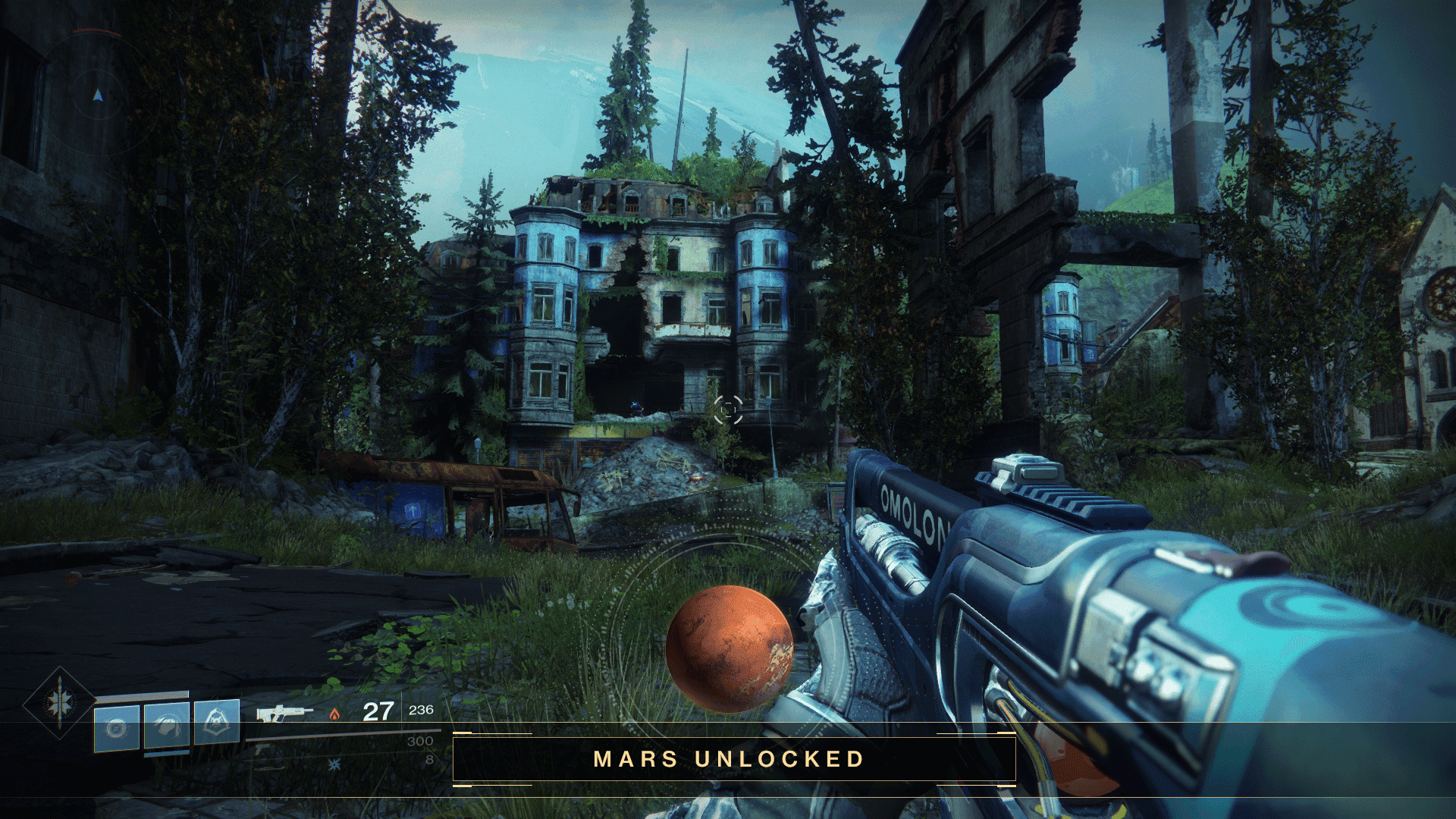Use the melee fist ability icon
This screenshot has height=819, width=1456.
(167, 726)
